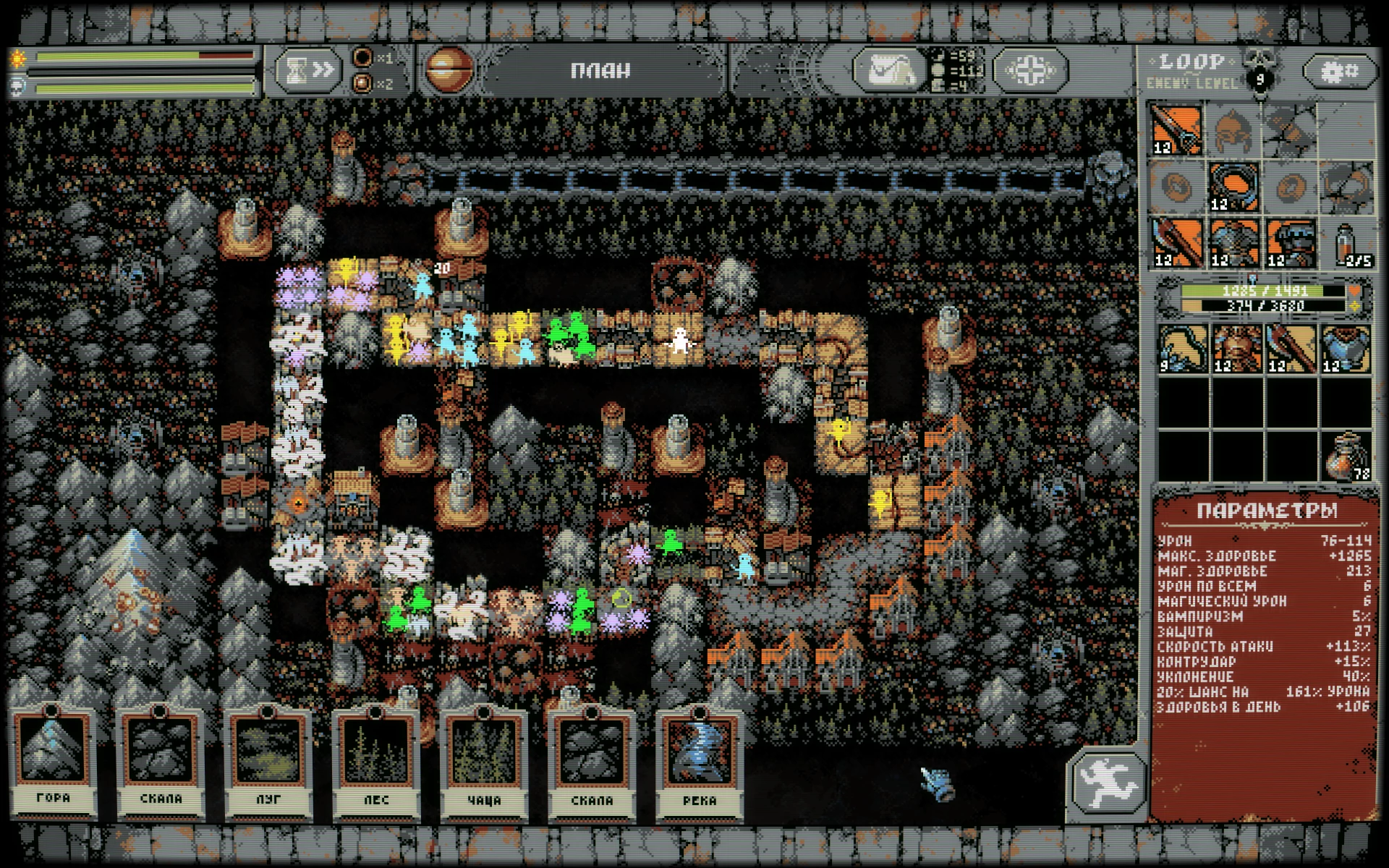Open the resources satchel icon

888,70
